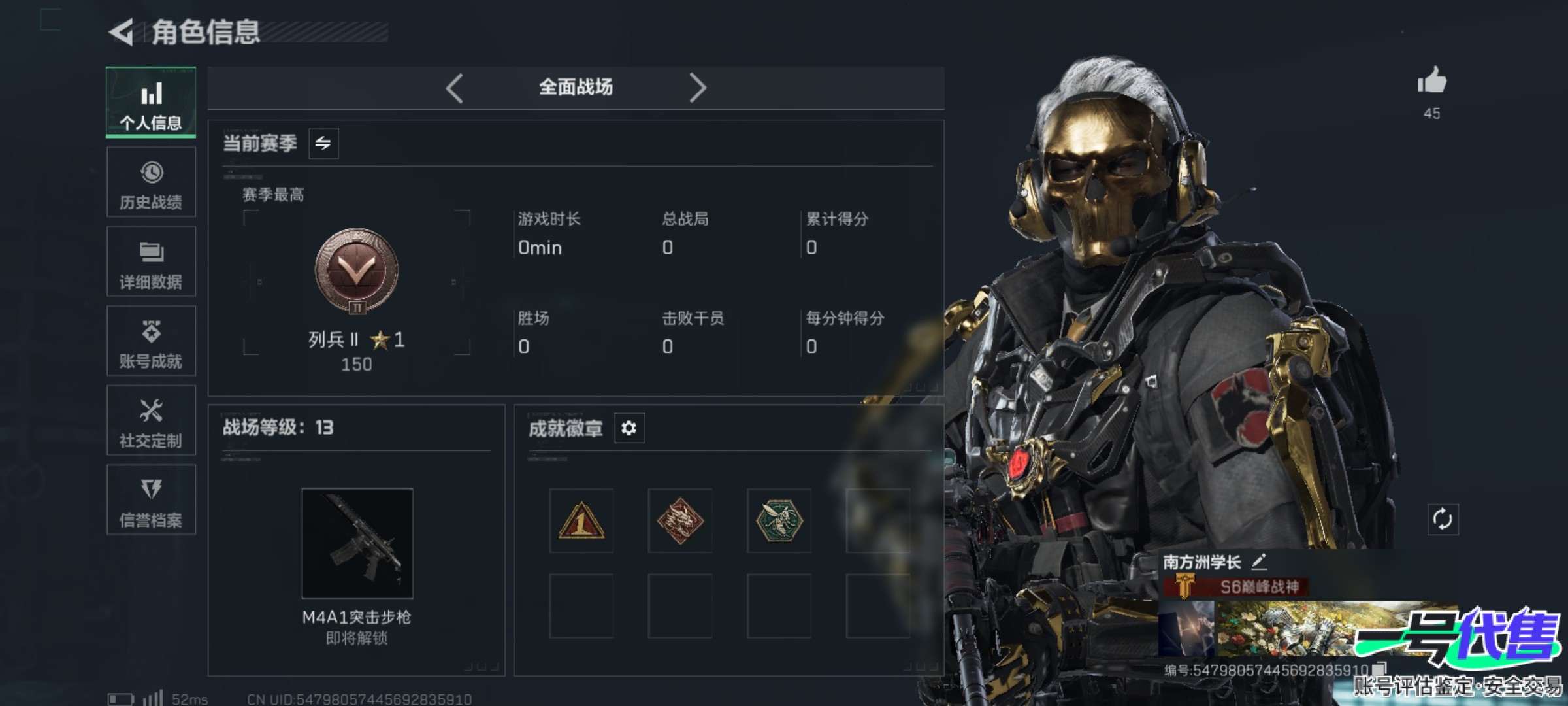Edit the 南方洲学长 player name
Viewport: 1568px width, 706px height.
(1259, 562)
